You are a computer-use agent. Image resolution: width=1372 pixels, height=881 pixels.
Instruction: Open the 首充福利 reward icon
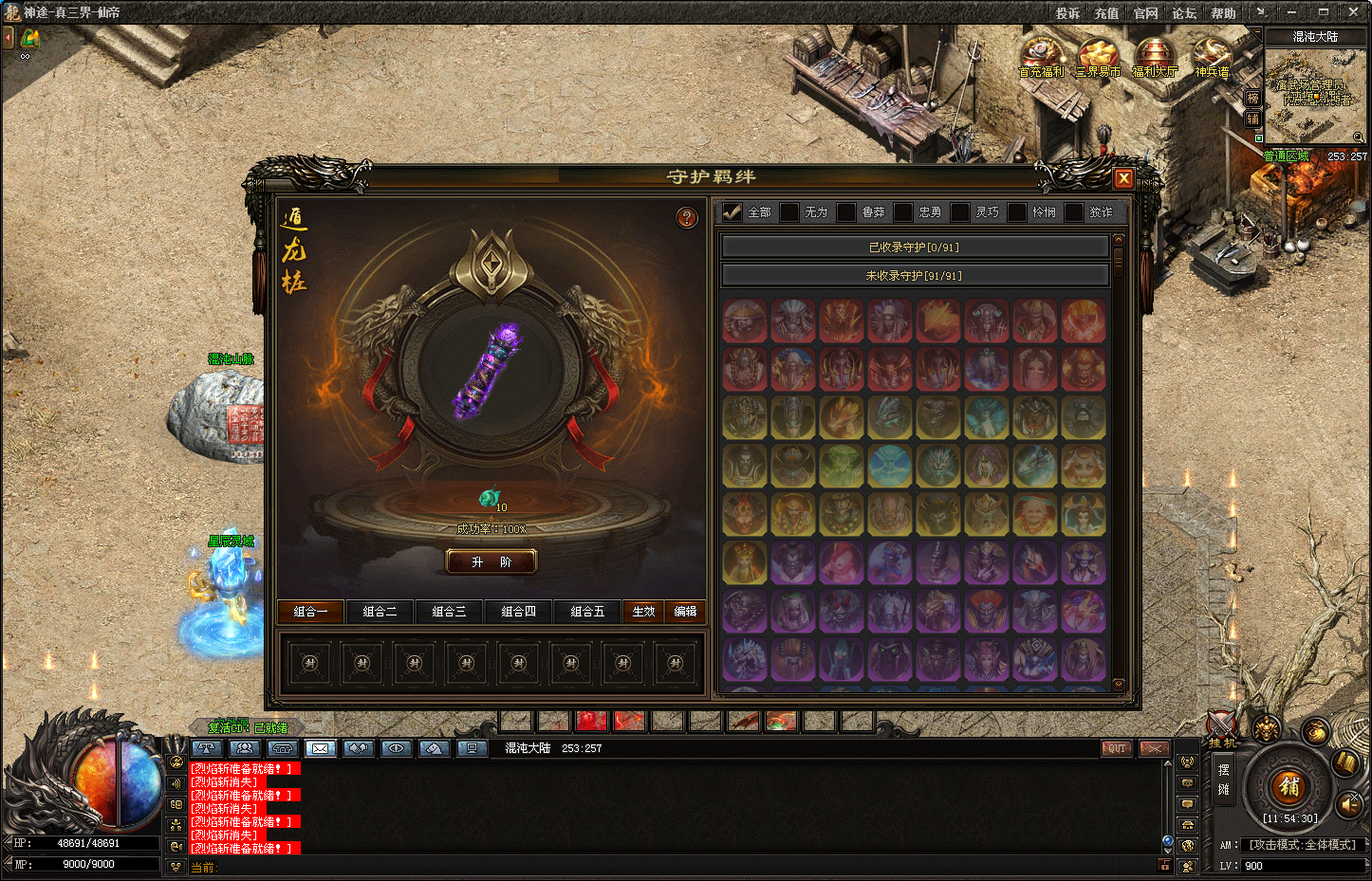tap(1041, 57)
